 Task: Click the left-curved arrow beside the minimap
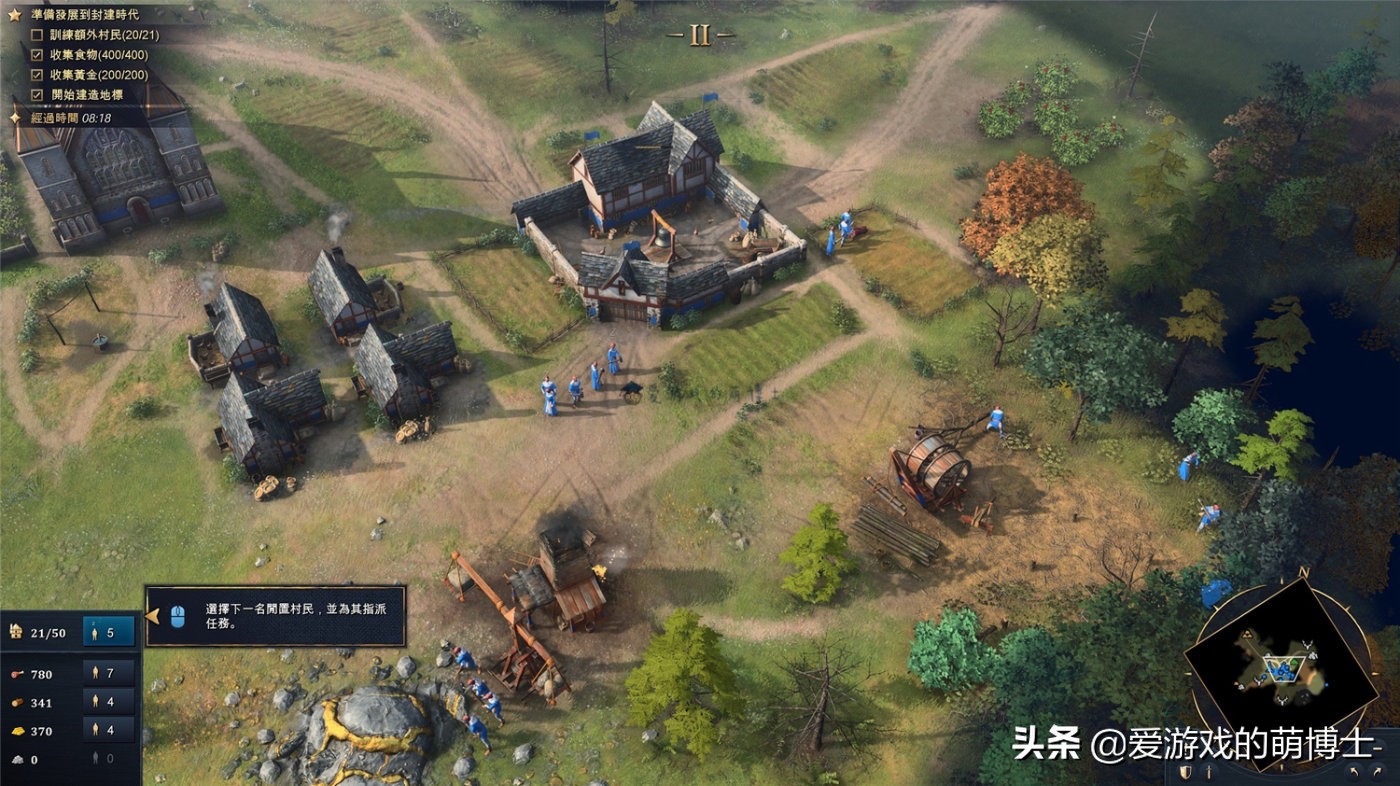point(1353,772)
